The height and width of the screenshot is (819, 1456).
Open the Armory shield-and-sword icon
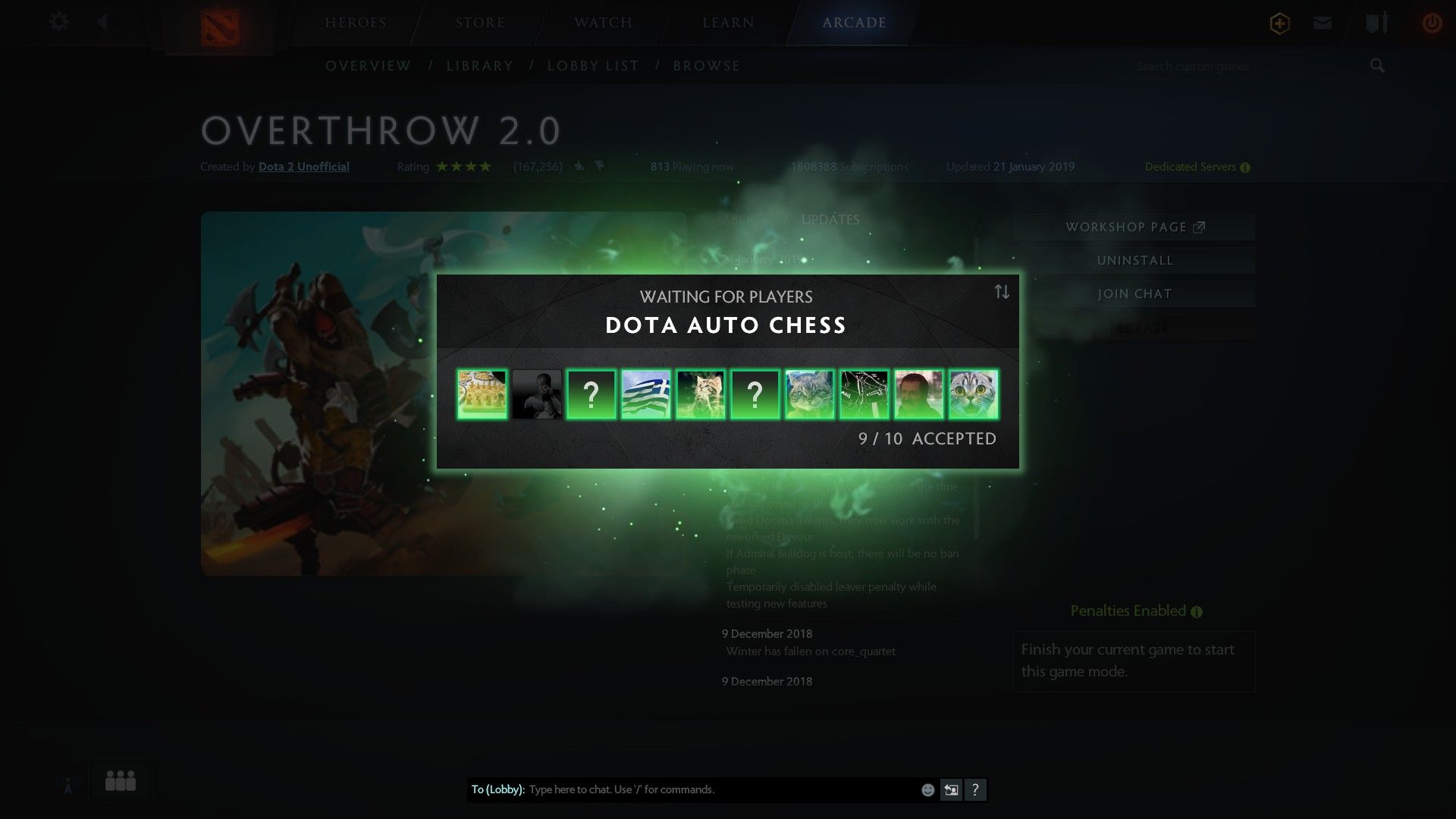(1376, 23)
